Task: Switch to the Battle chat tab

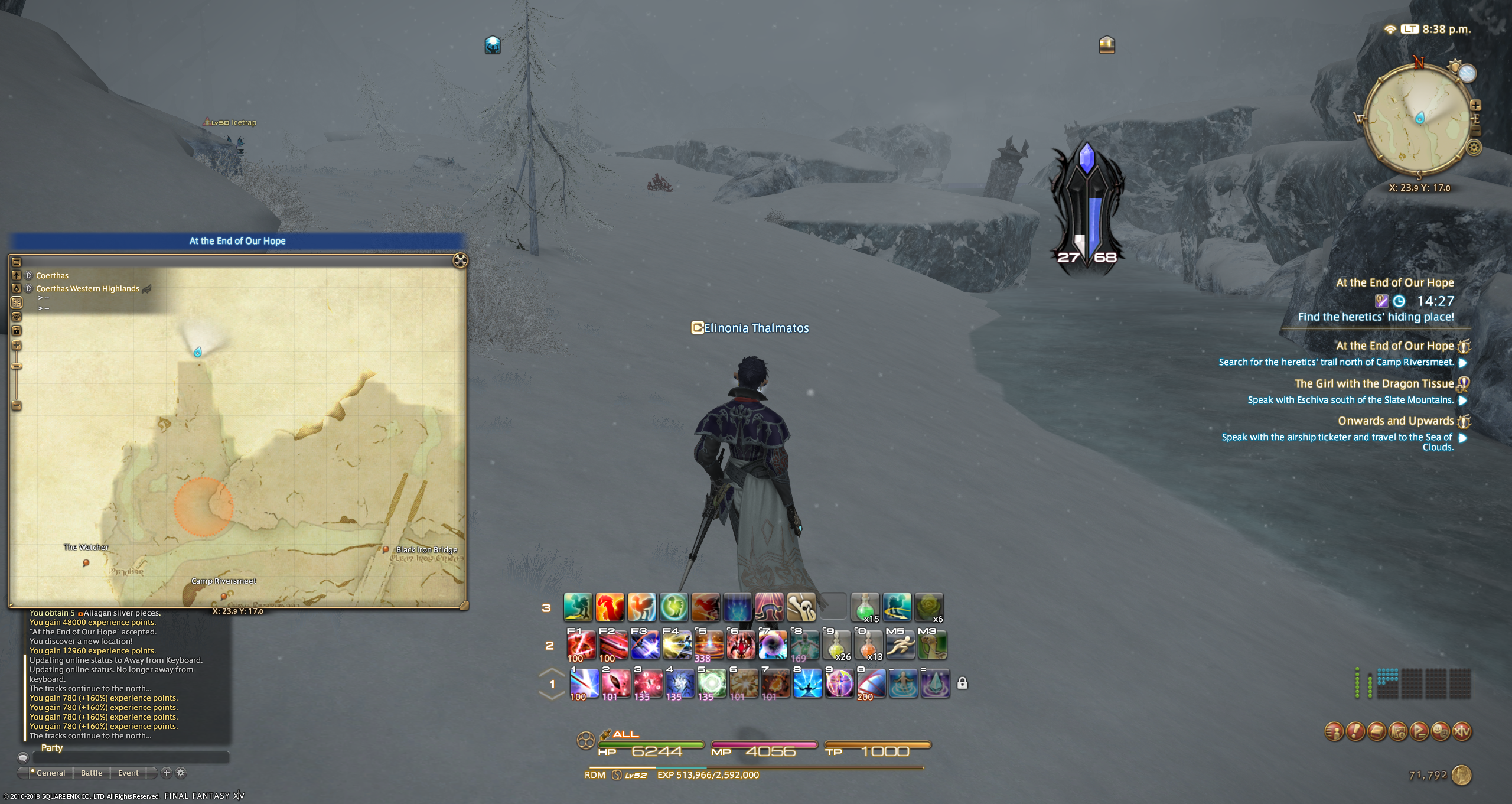Action: [92, 773]
